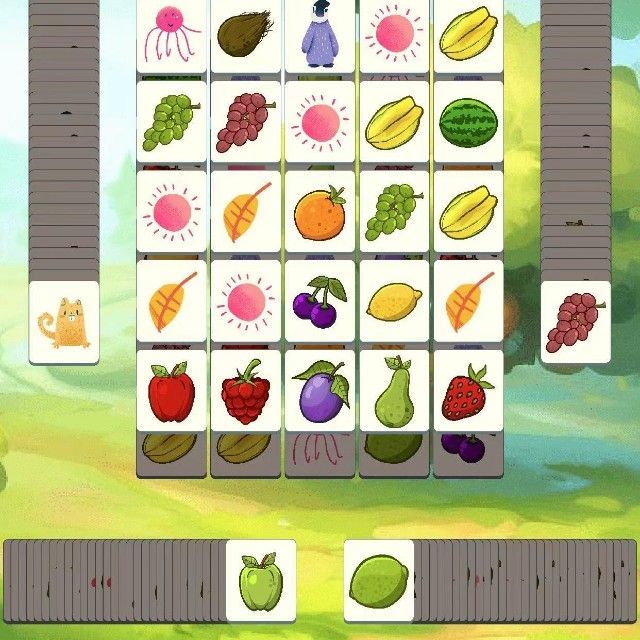
Task: Pick the purple plum tile
Action: click(x=319, y=391)
